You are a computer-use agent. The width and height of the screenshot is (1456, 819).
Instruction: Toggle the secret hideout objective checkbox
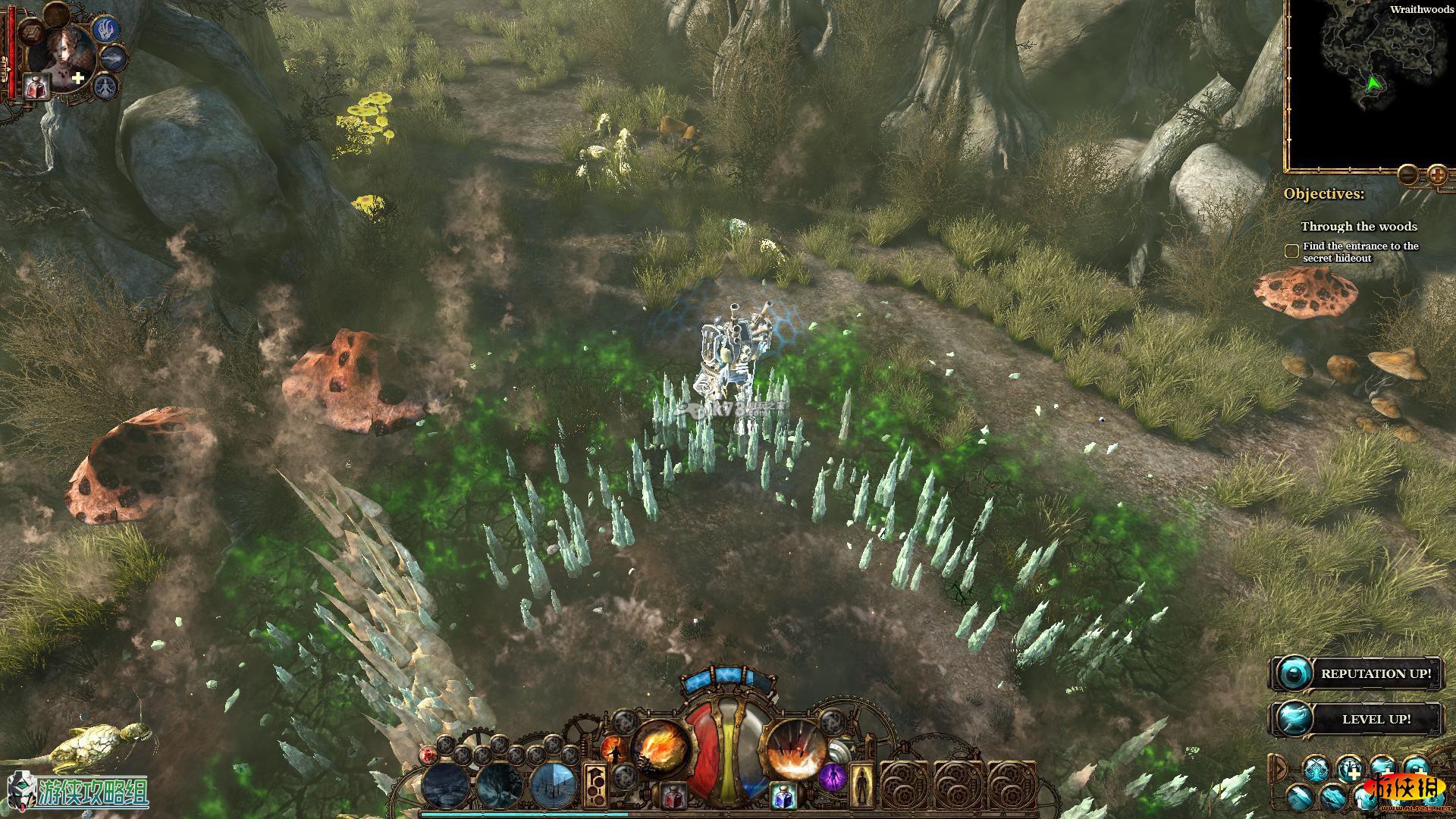1291,251
